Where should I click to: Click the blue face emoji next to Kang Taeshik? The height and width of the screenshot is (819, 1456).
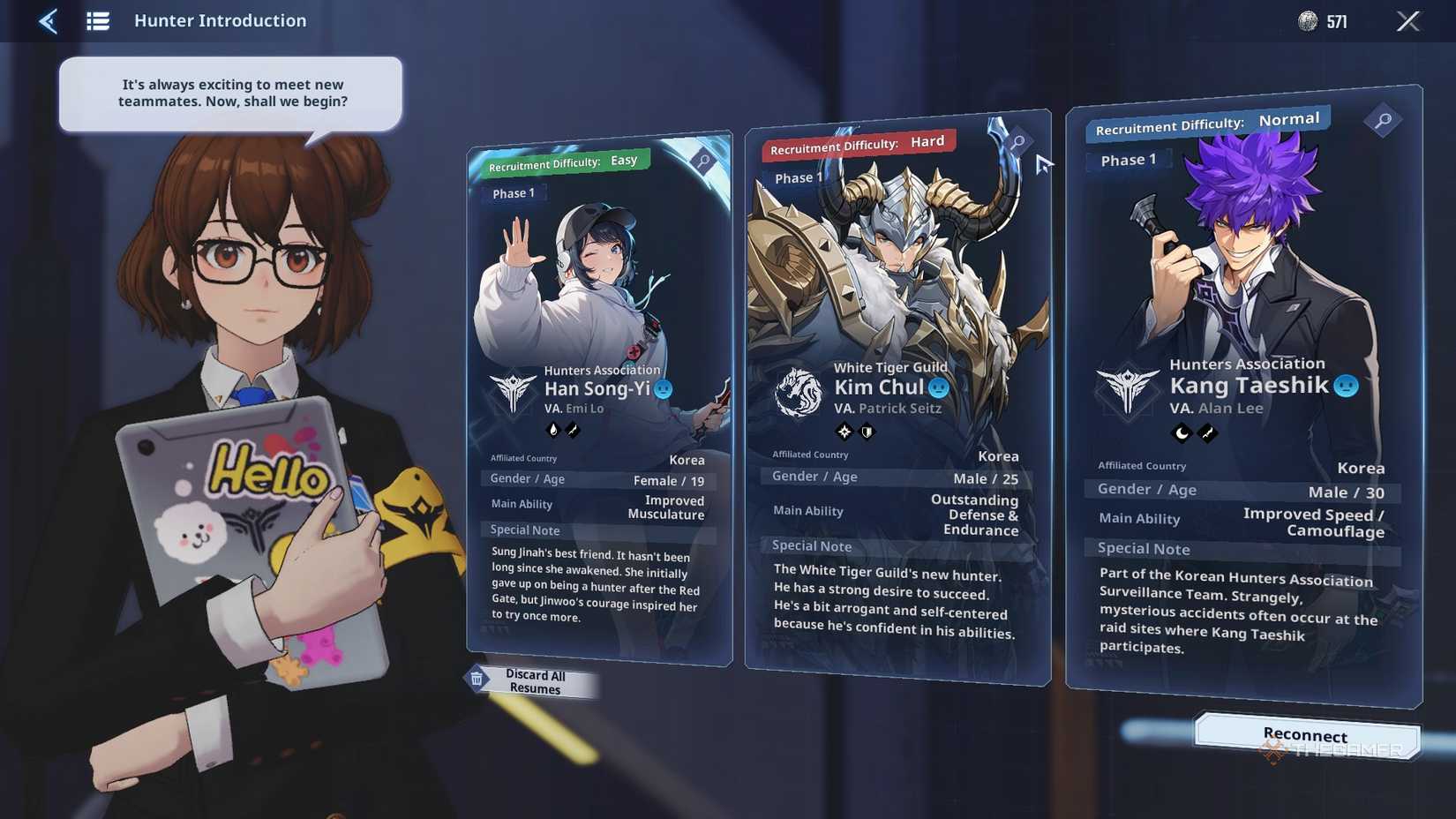(x=1345, y=384)
